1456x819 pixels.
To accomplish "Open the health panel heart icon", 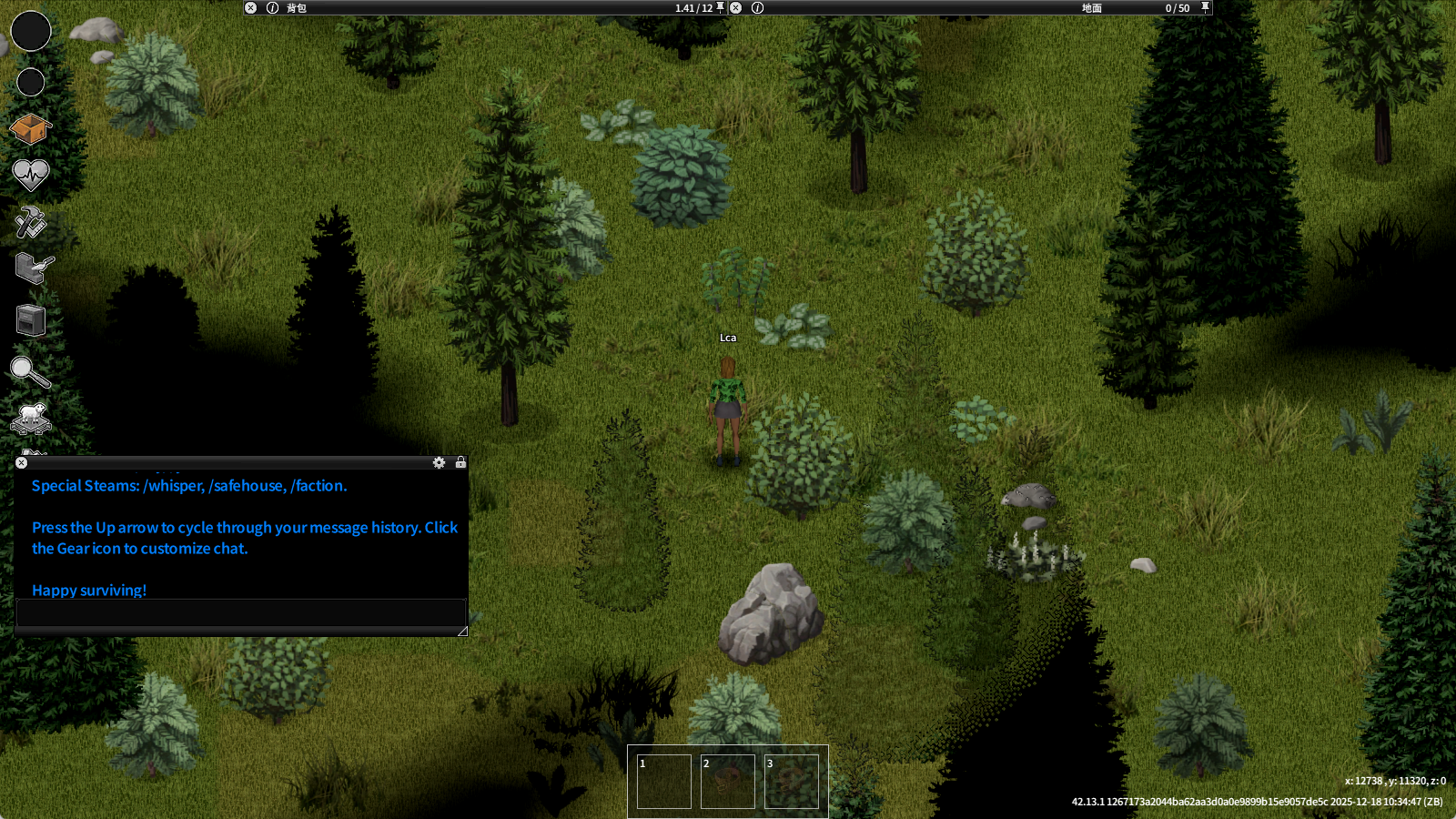I will 30,174.
